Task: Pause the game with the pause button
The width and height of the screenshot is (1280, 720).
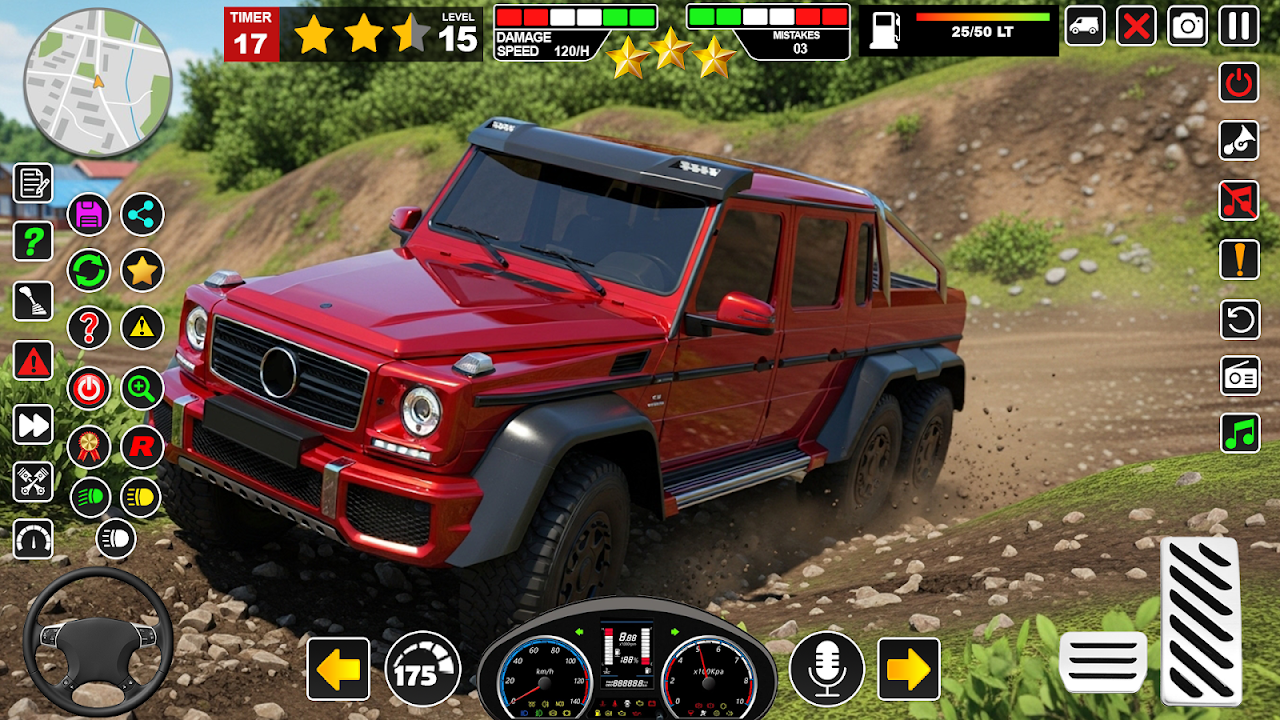Action: pos(1239,26)
